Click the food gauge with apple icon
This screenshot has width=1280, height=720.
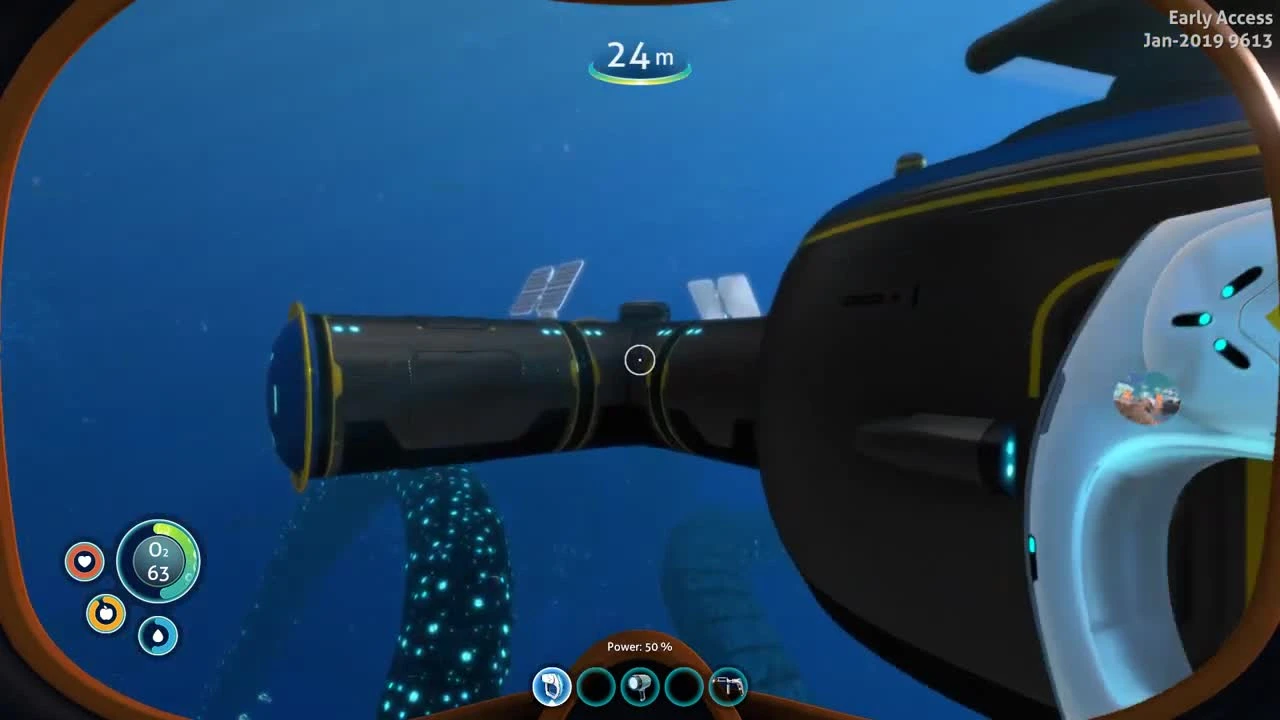[x=106, y=614]
